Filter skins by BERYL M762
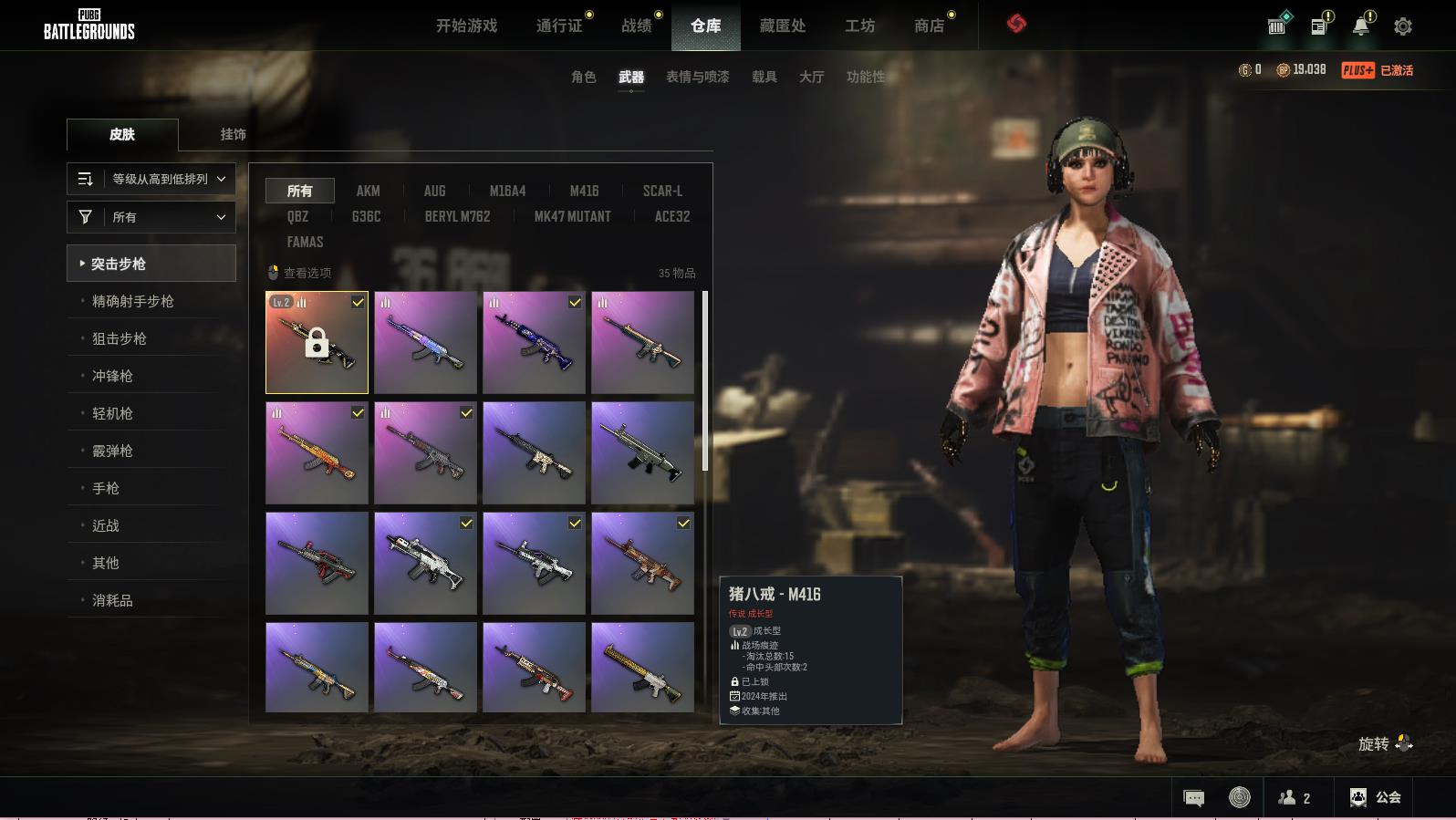This screenshot has width=1456, height=820. tap(457, 216)
